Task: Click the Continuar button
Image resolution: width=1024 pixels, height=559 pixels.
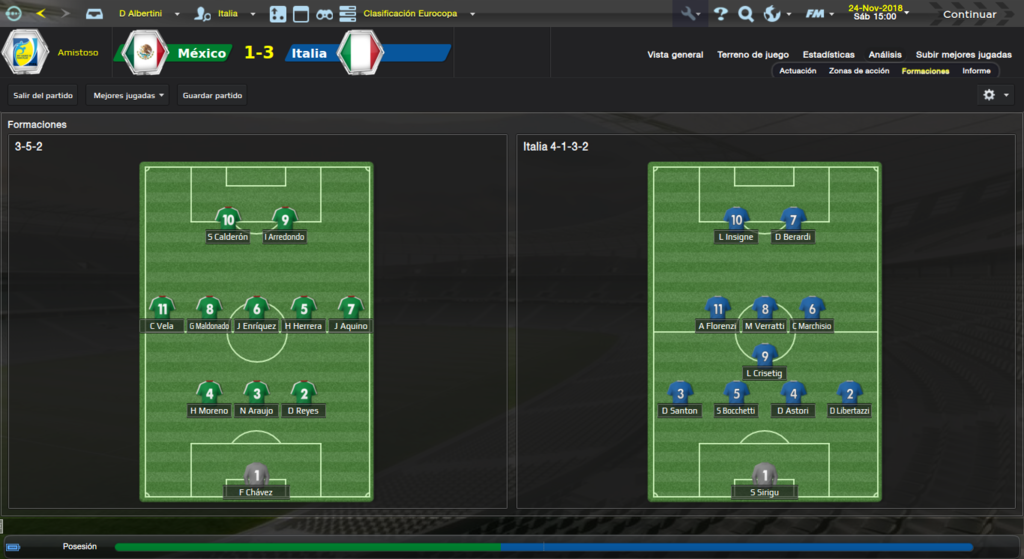Action: click(969, 14)
